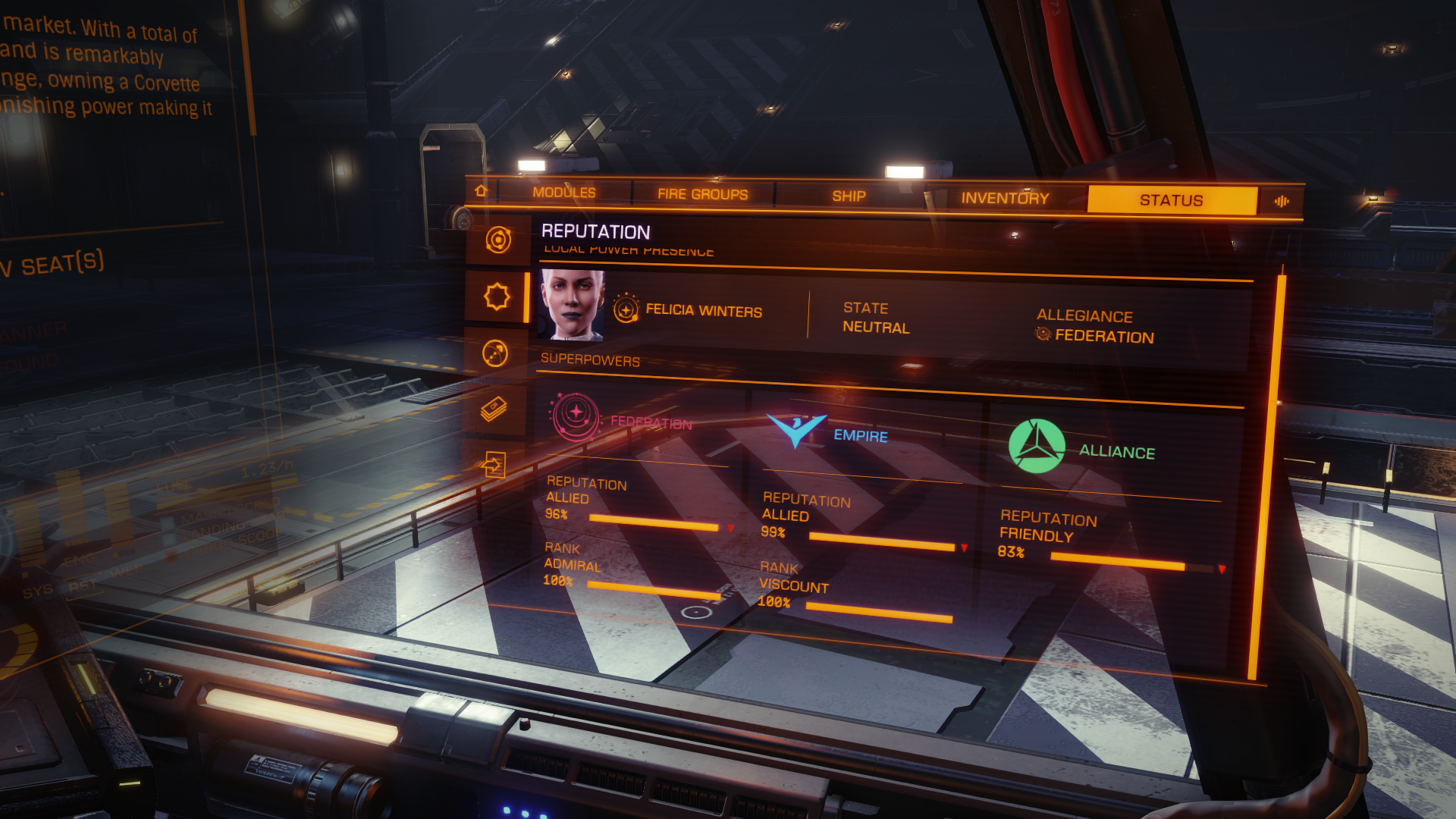Screen dimensions: 1456x819
Task: Open the orbit-icon side section
Action: [498, 240]
